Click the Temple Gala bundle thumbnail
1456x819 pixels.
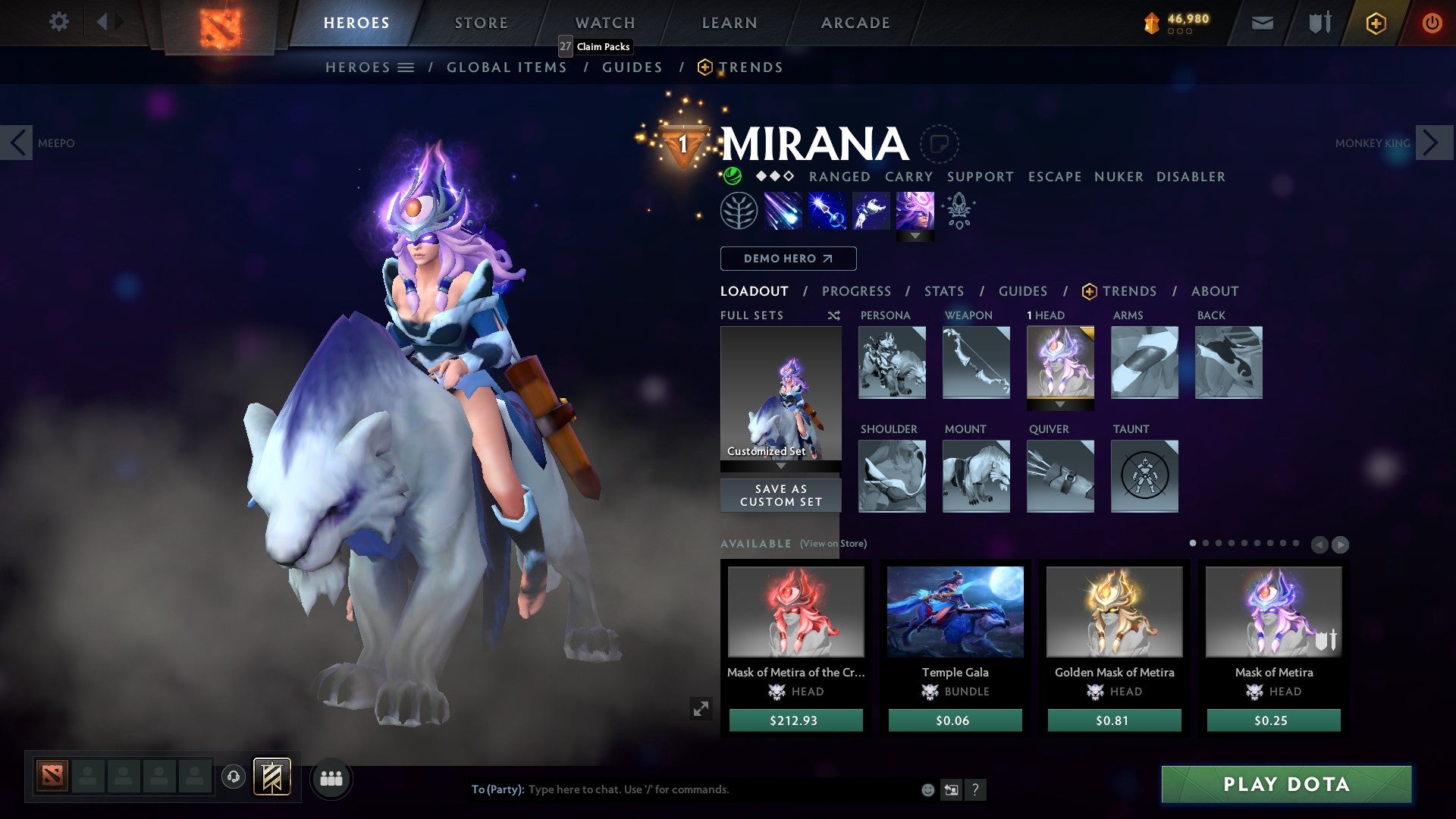[955, 612]
